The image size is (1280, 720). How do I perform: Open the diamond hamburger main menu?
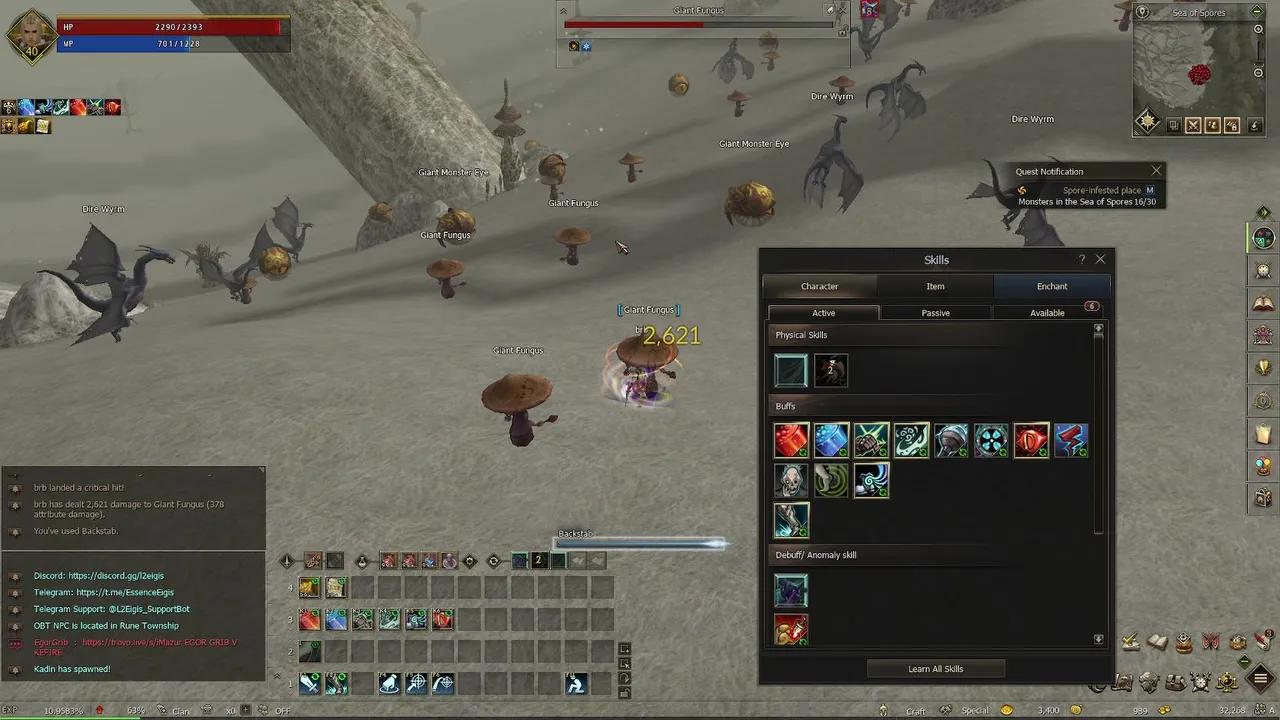[1257, 681]
